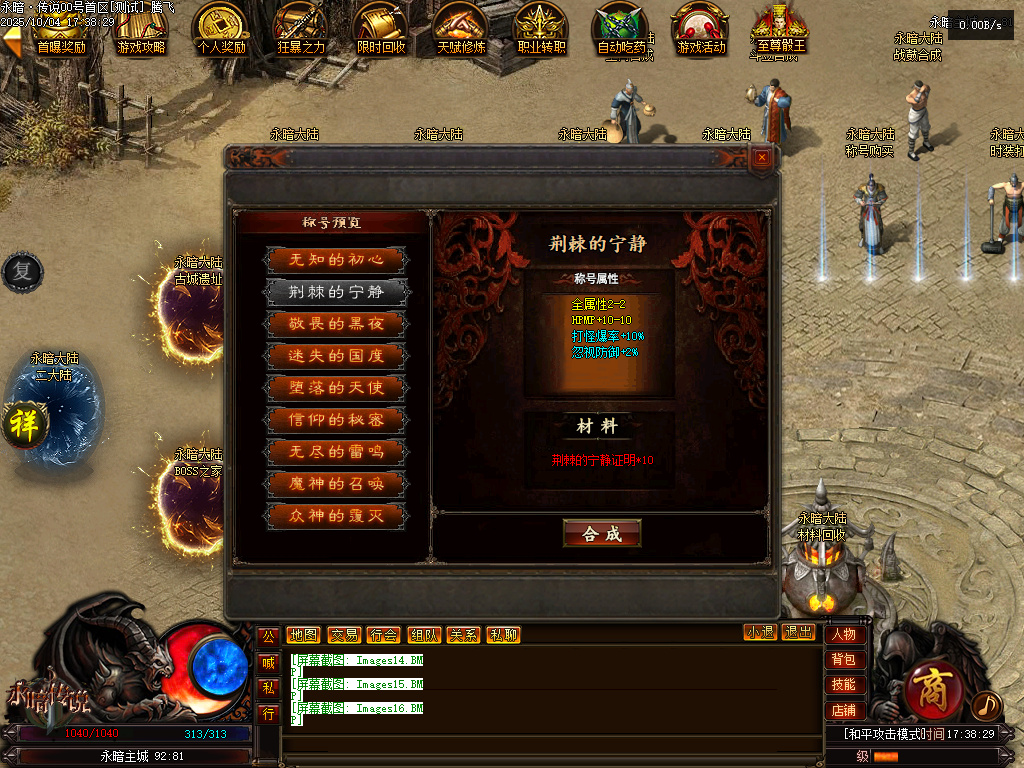
Task: Open 职业转职 class change menu
Action: click(541, 29)
